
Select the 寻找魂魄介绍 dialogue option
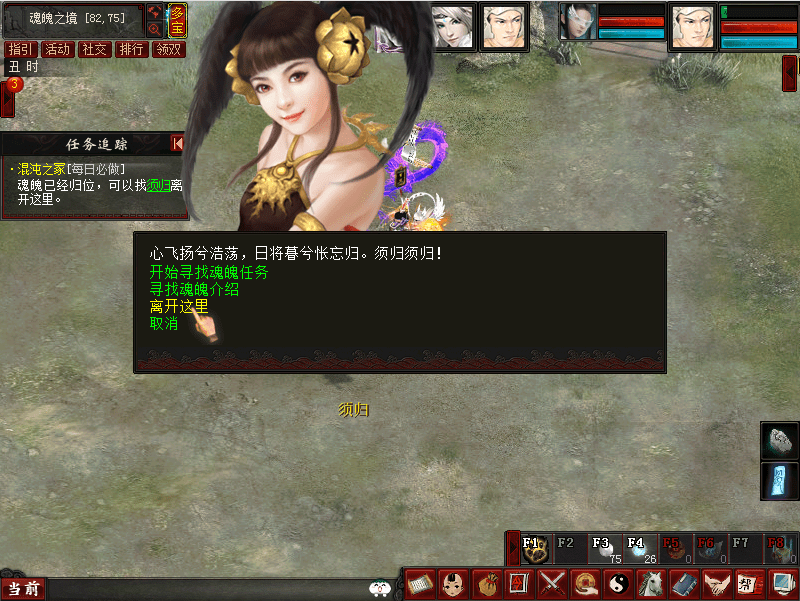point(194,289)
